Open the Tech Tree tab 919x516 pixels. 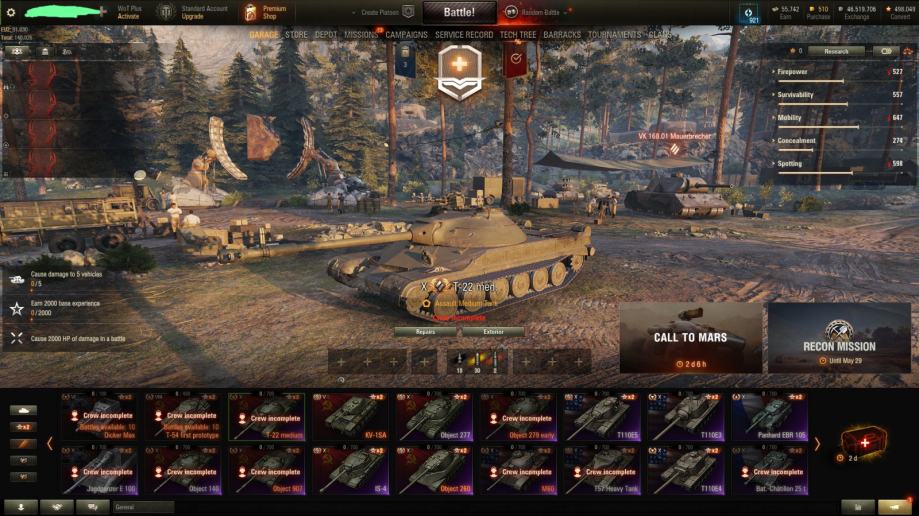pyautogui.click(x=518, y=35)
